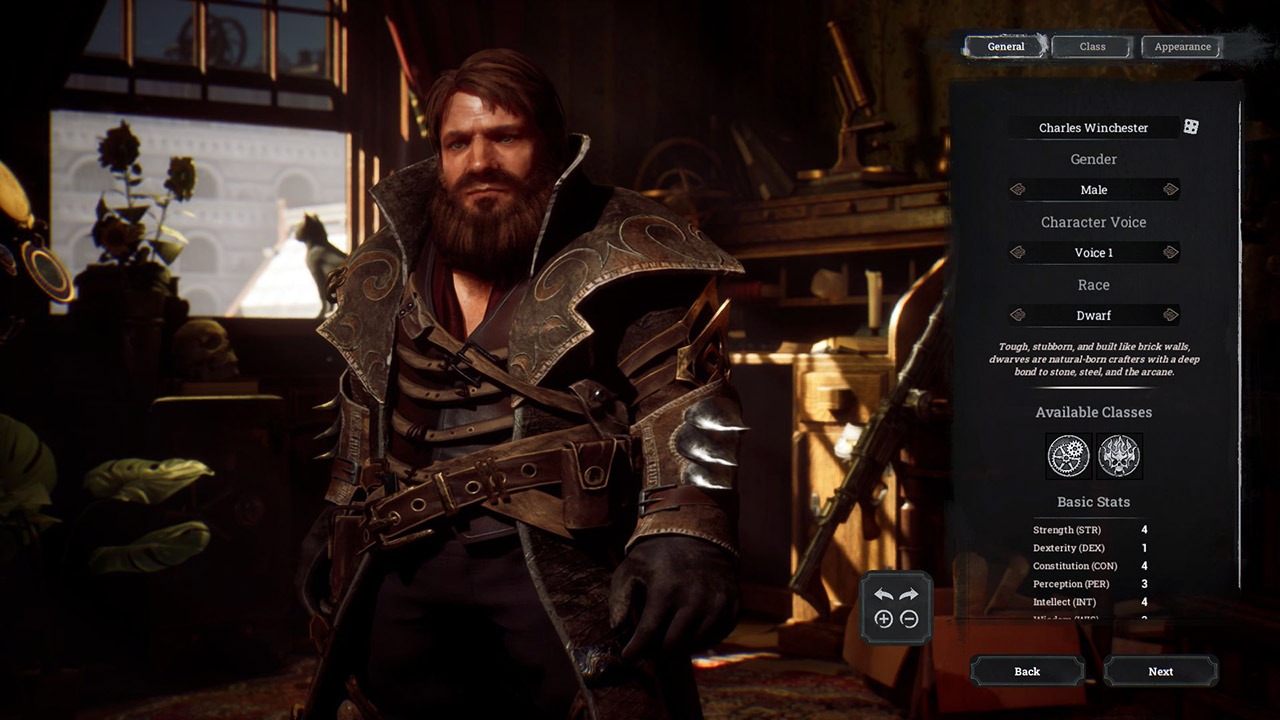Select the gear-emblem class icon

(x=1069, y=456)
